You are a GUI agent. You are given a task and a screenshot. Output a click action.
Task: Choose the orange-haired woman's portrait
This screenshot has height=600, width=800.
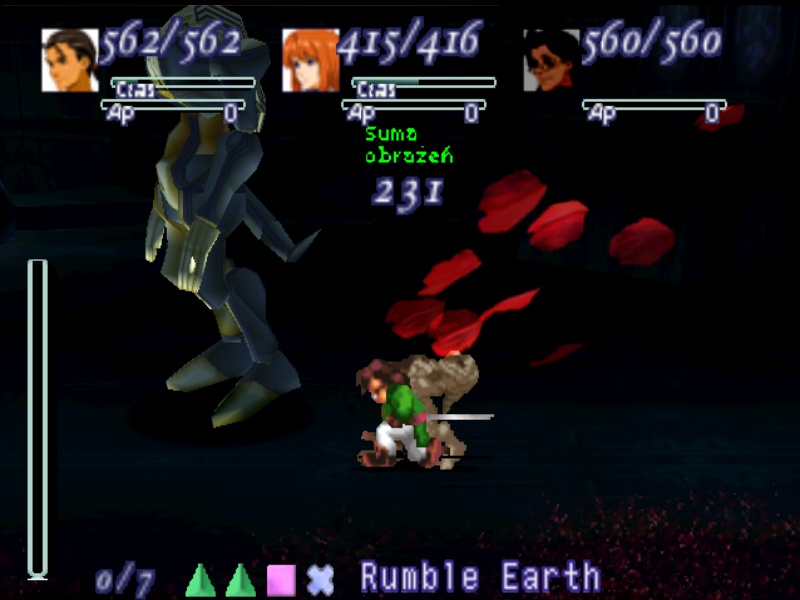(x=310, y=60)
